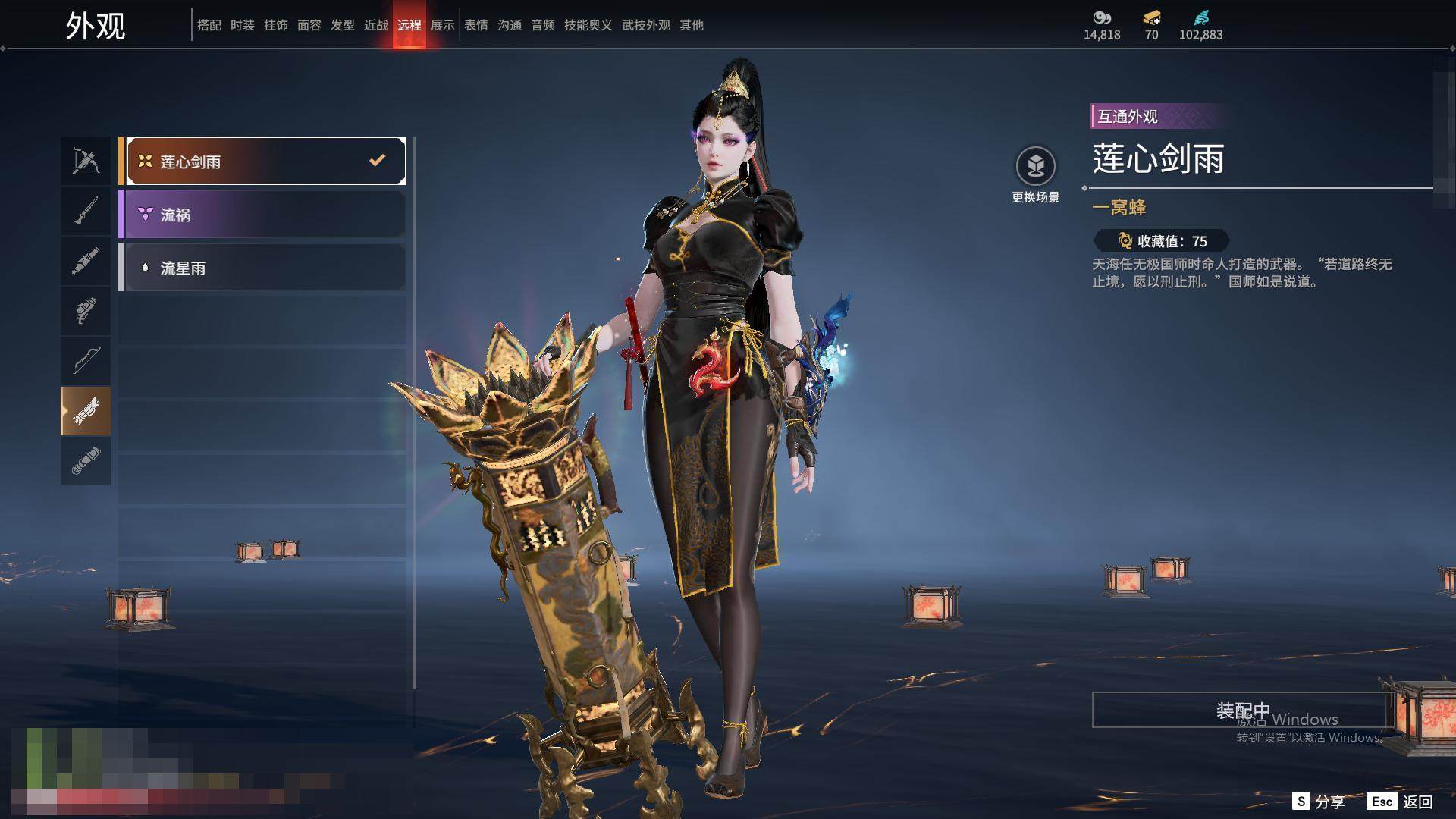1456x819 pixels.
Task: Open the 武技外观 tab
Action: 646,25
